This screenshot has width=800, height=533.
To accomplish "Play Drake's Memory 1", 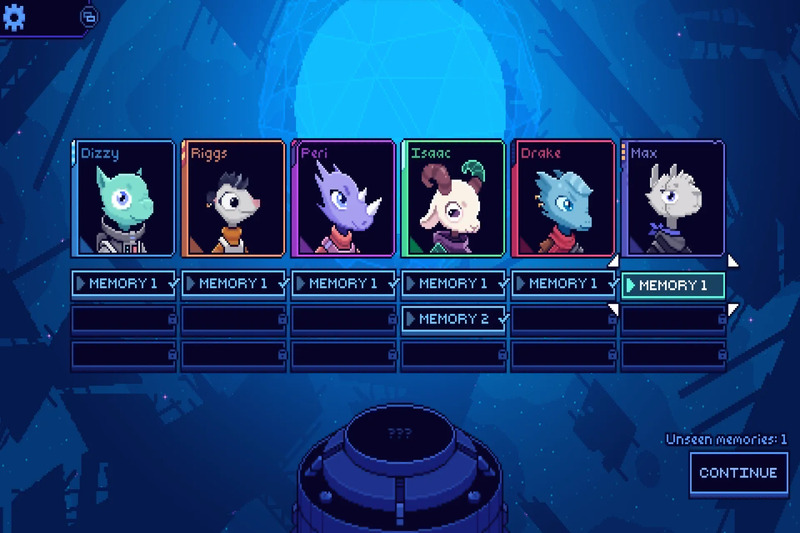I will pyautogui.click(x=563, y=284).
